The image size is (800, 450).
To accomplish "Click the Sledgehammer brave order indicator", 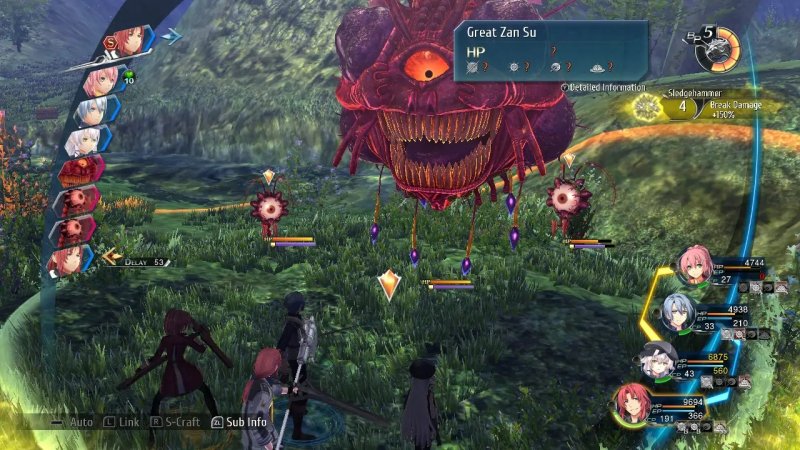I will pos(690,106).
